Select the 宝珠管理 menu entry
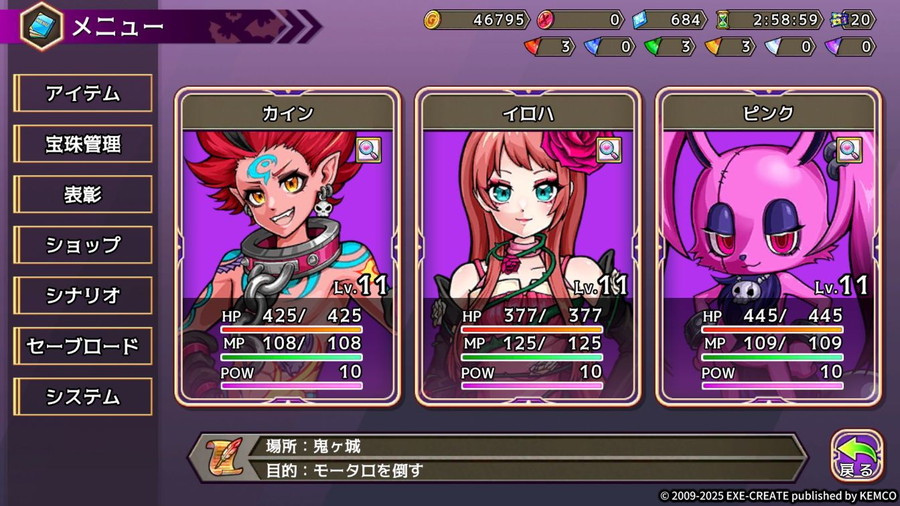Screen dimensions: 900x506 pyautogui.click(x=83, y=144)
